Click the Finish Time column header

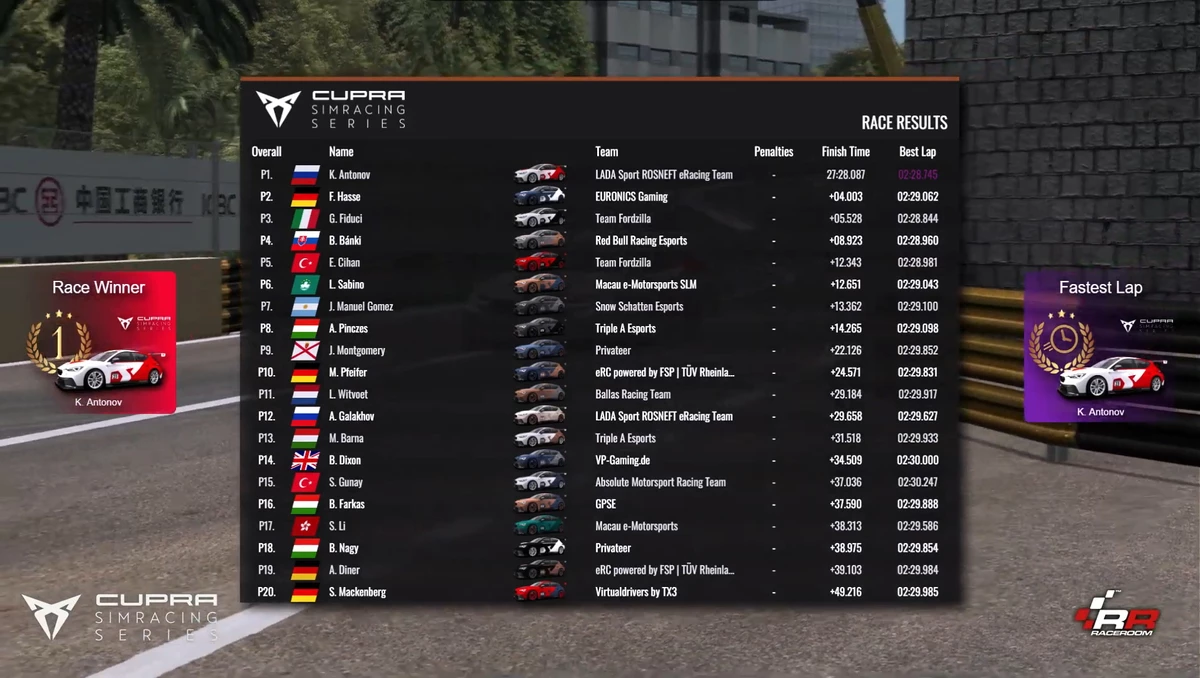(x=845, y=152)
